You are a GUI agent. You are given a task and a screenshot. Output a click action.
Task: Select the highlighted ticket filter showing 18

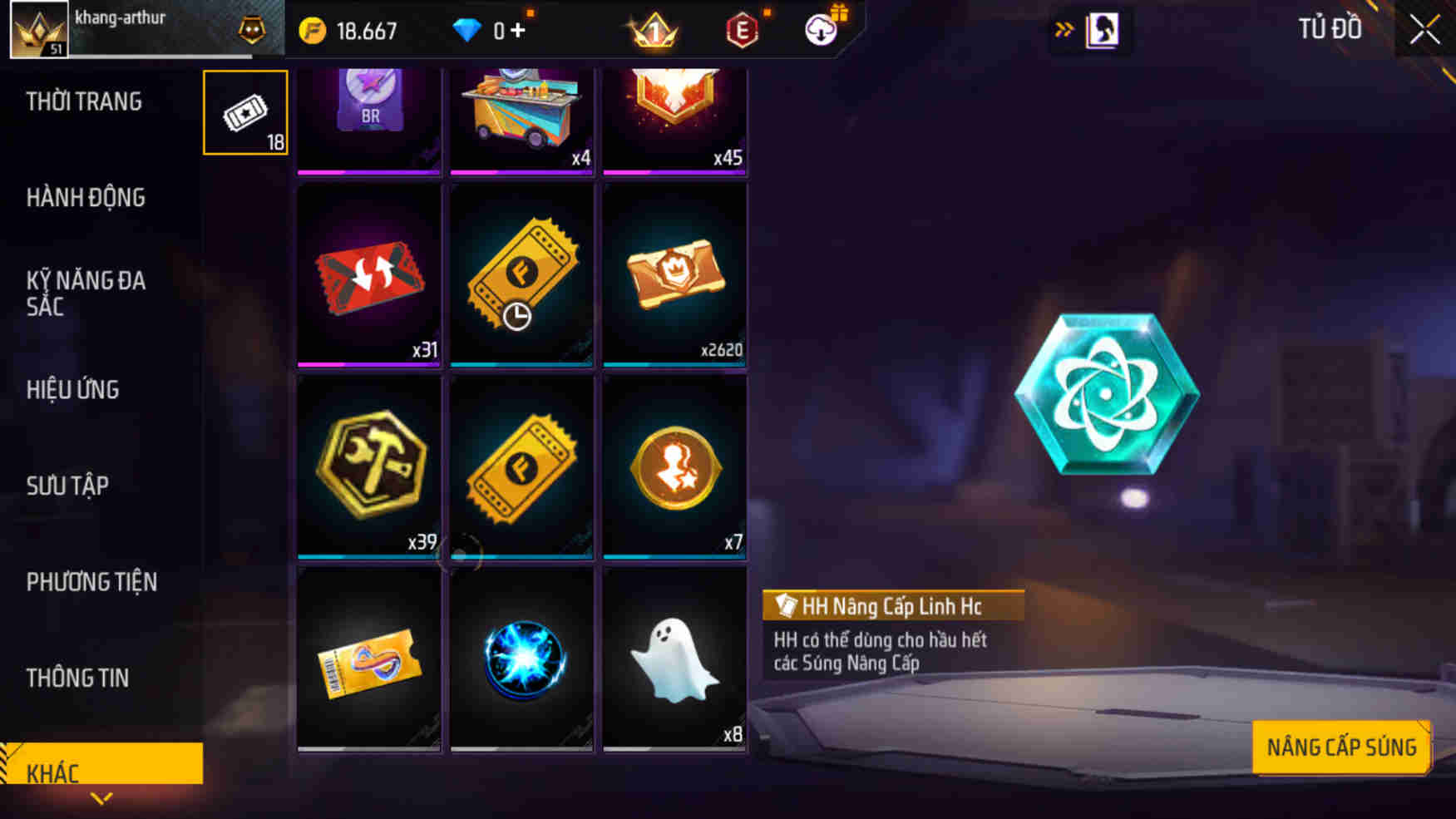(x=244, y=112)
